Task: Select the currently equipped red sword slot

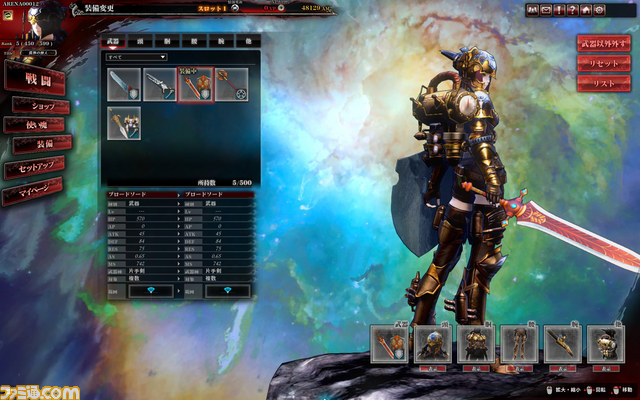Action: tap(195, 84)
